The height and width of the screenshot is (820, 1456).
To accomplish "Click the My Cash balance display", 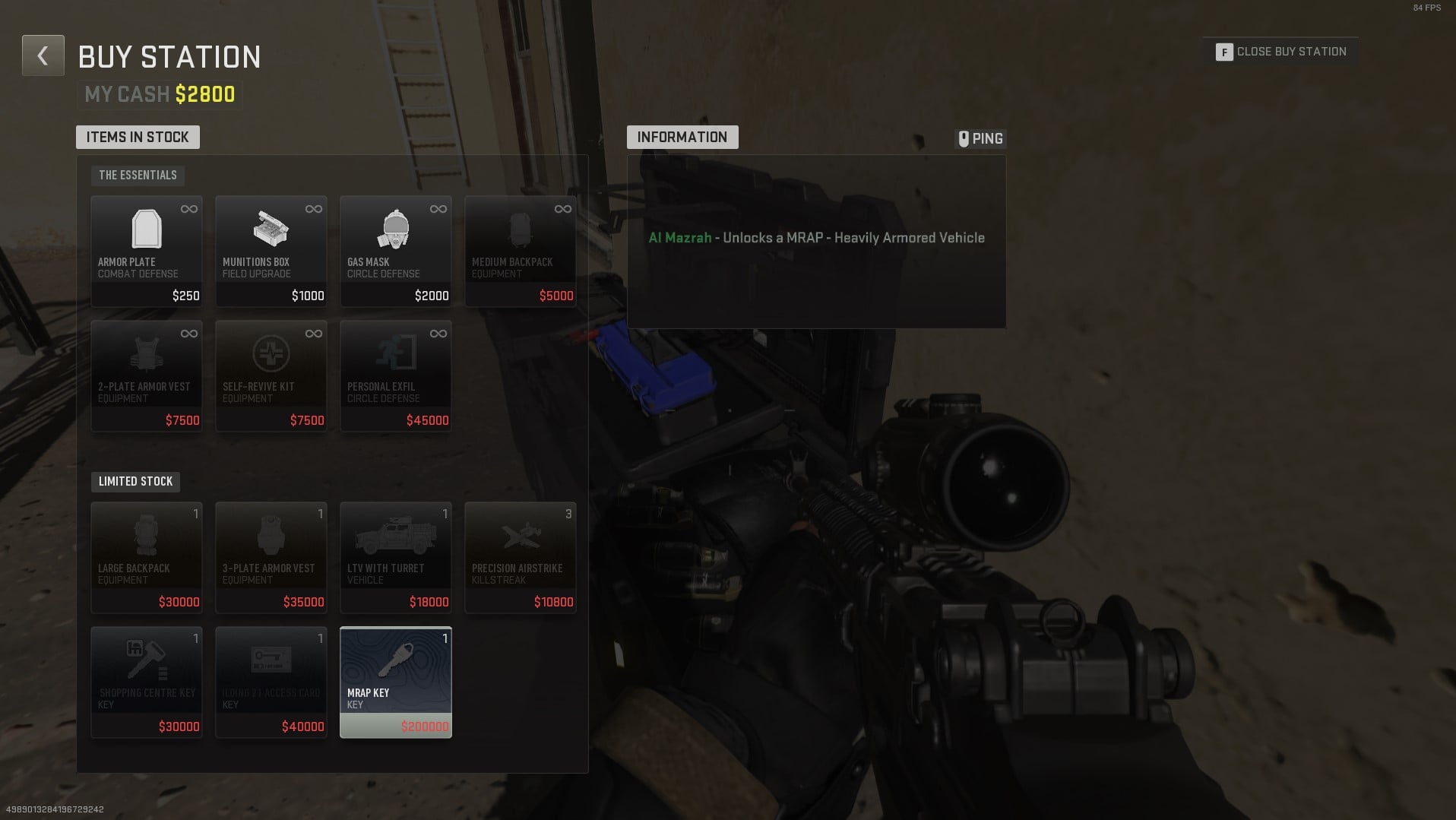I will tap(159, 93).
